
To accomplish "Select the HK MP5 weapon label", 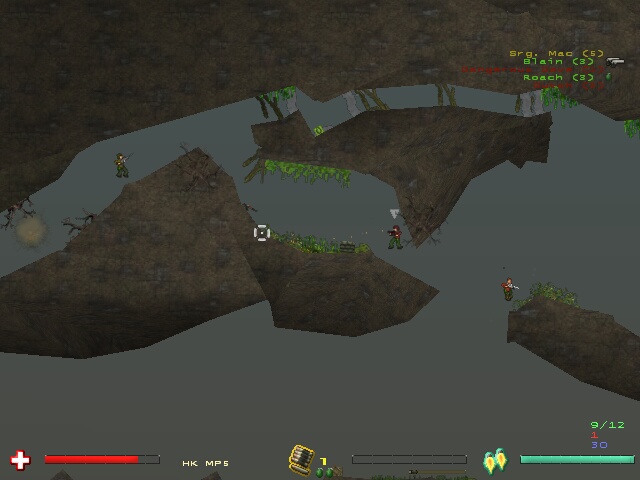I will pyautogui.click(x=205, y=463).
